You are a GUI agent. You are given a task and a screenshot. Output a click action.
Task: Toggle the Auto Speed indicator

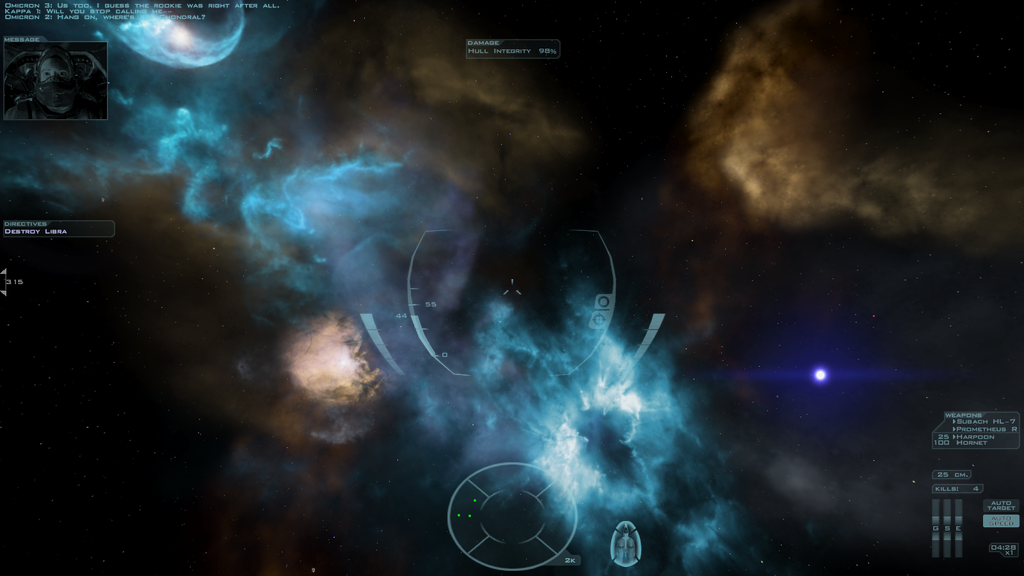(1001, 521)
